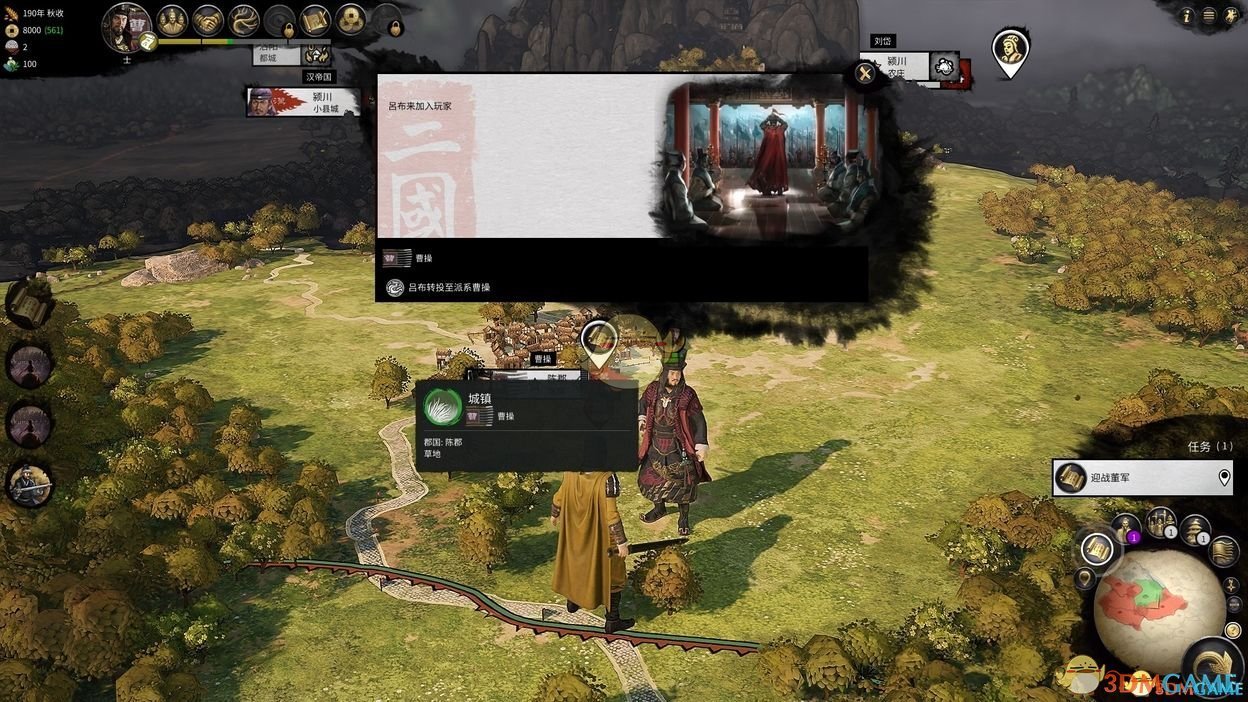Open the factions banner list

tap(1224, 551)
